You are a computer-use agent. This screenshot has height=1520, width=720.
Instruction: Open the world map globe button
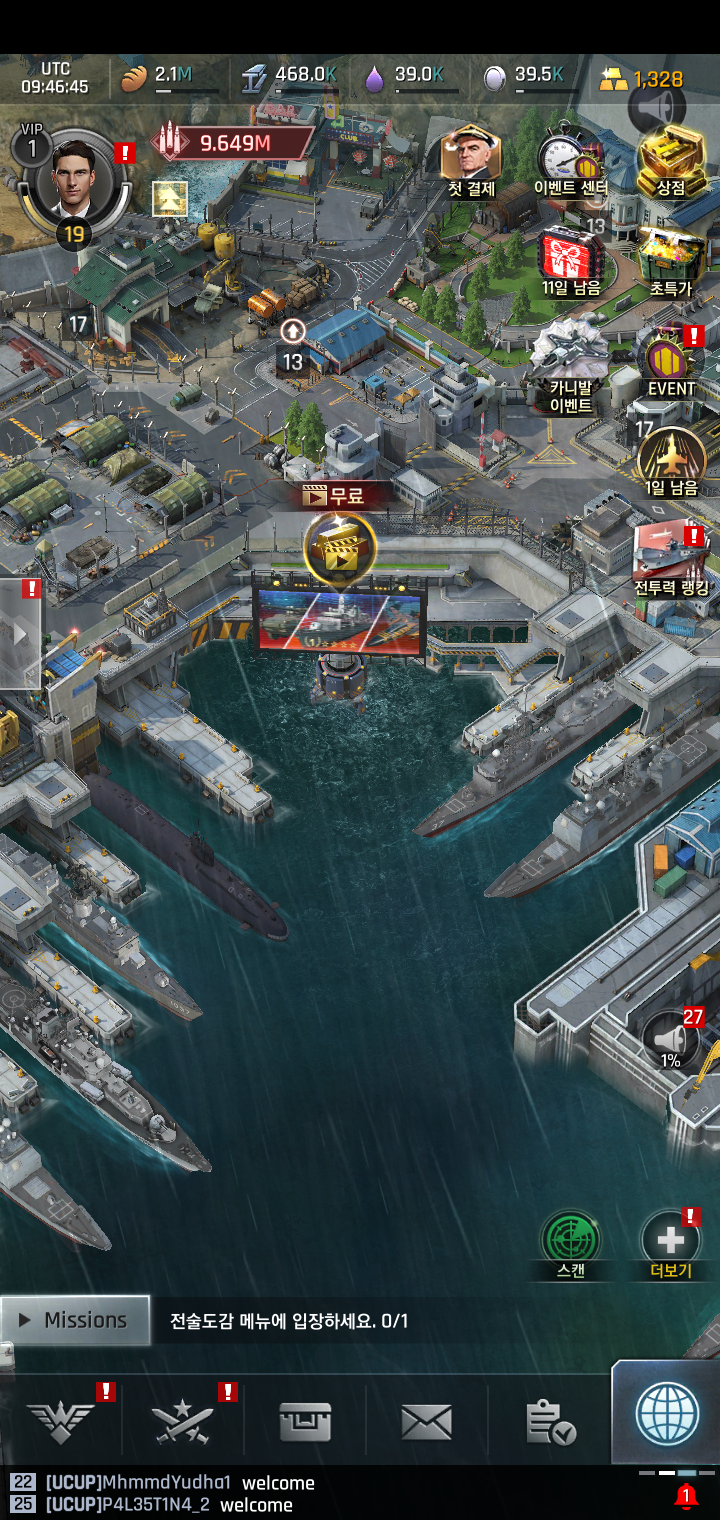(x=667, y=1413)
